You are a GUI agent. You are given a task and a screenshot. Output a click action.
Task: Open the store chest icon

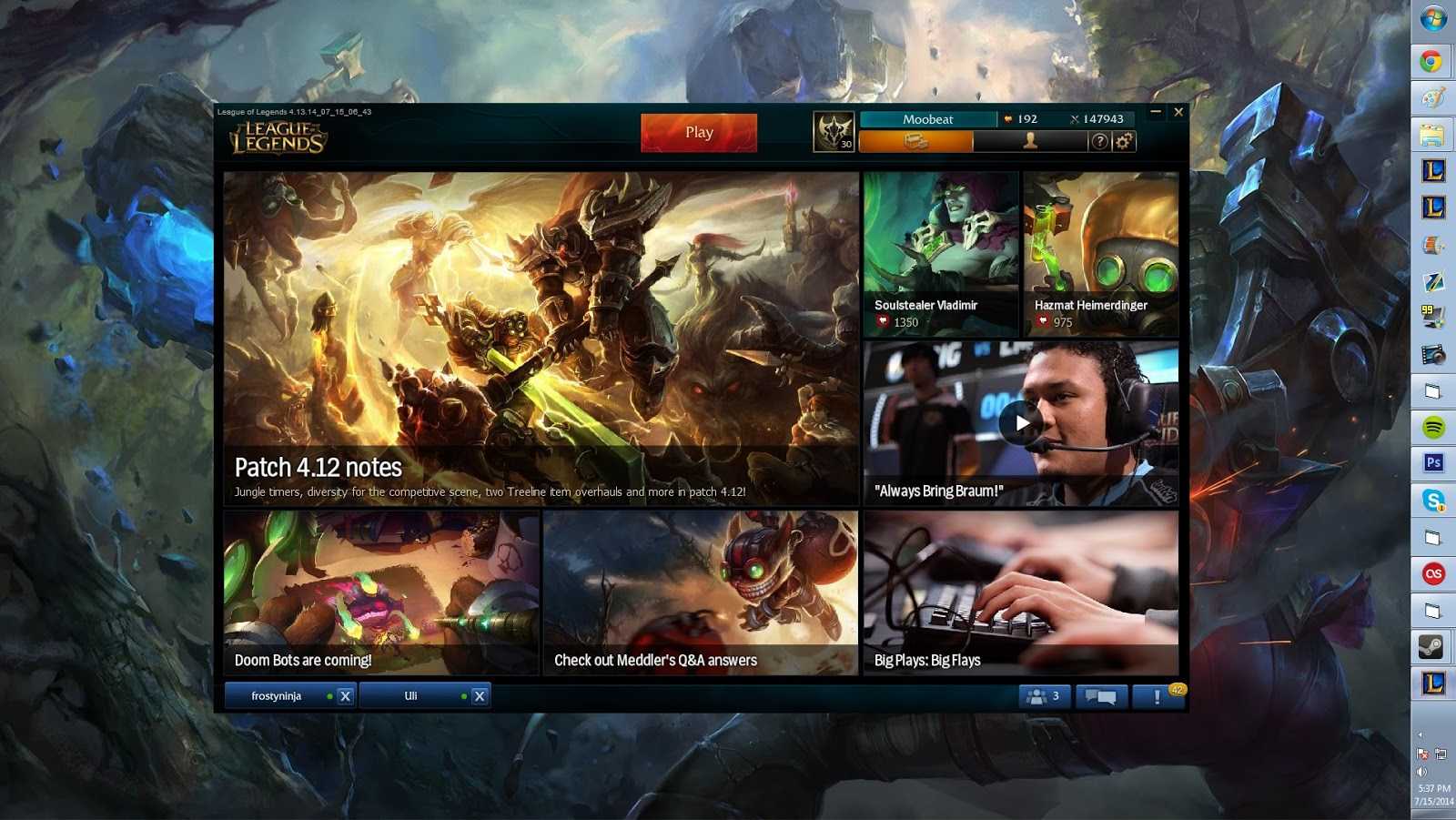[x=915, y=141]
